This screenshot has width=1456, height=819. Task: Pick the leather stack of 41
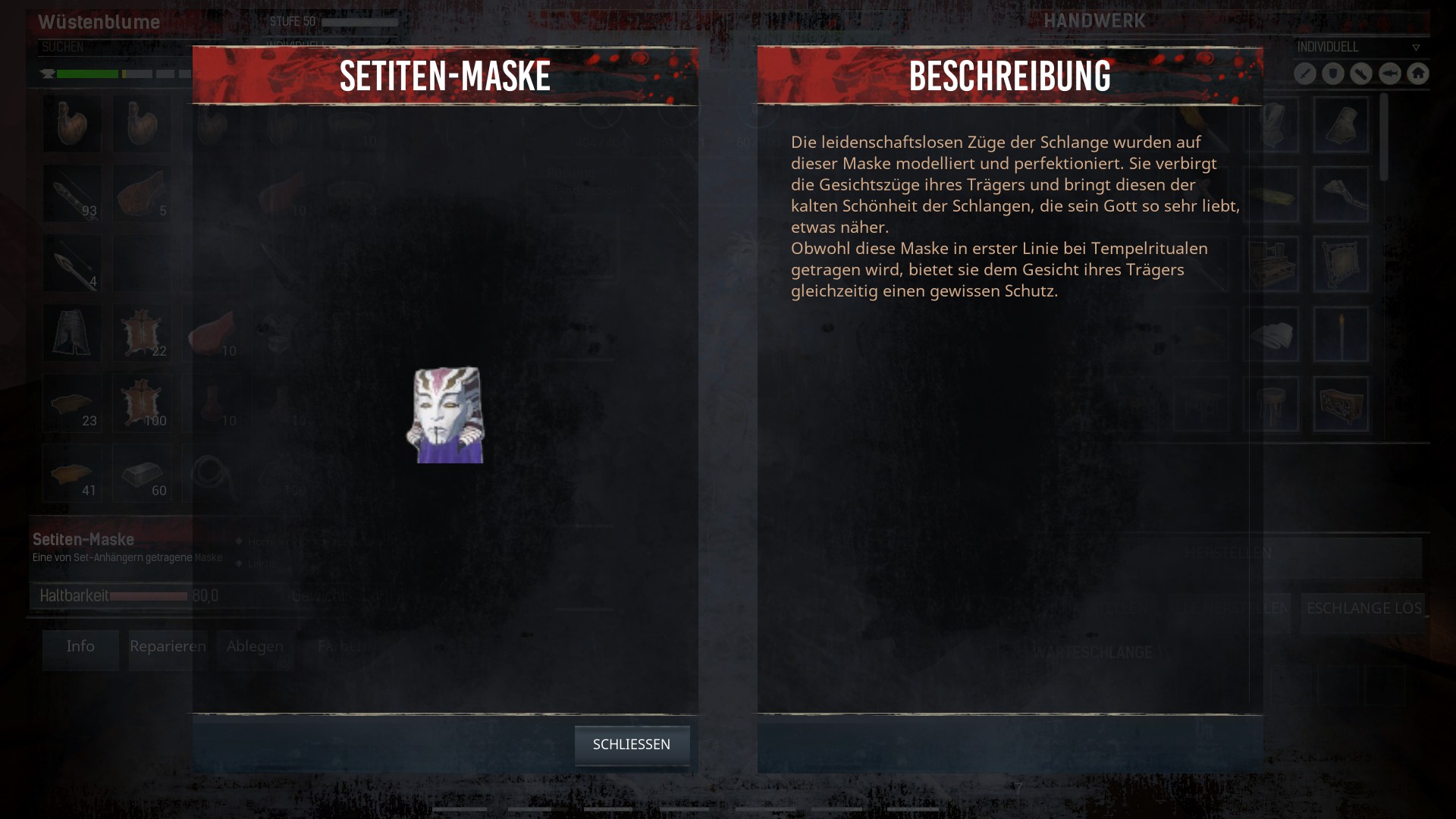(72, 474)
